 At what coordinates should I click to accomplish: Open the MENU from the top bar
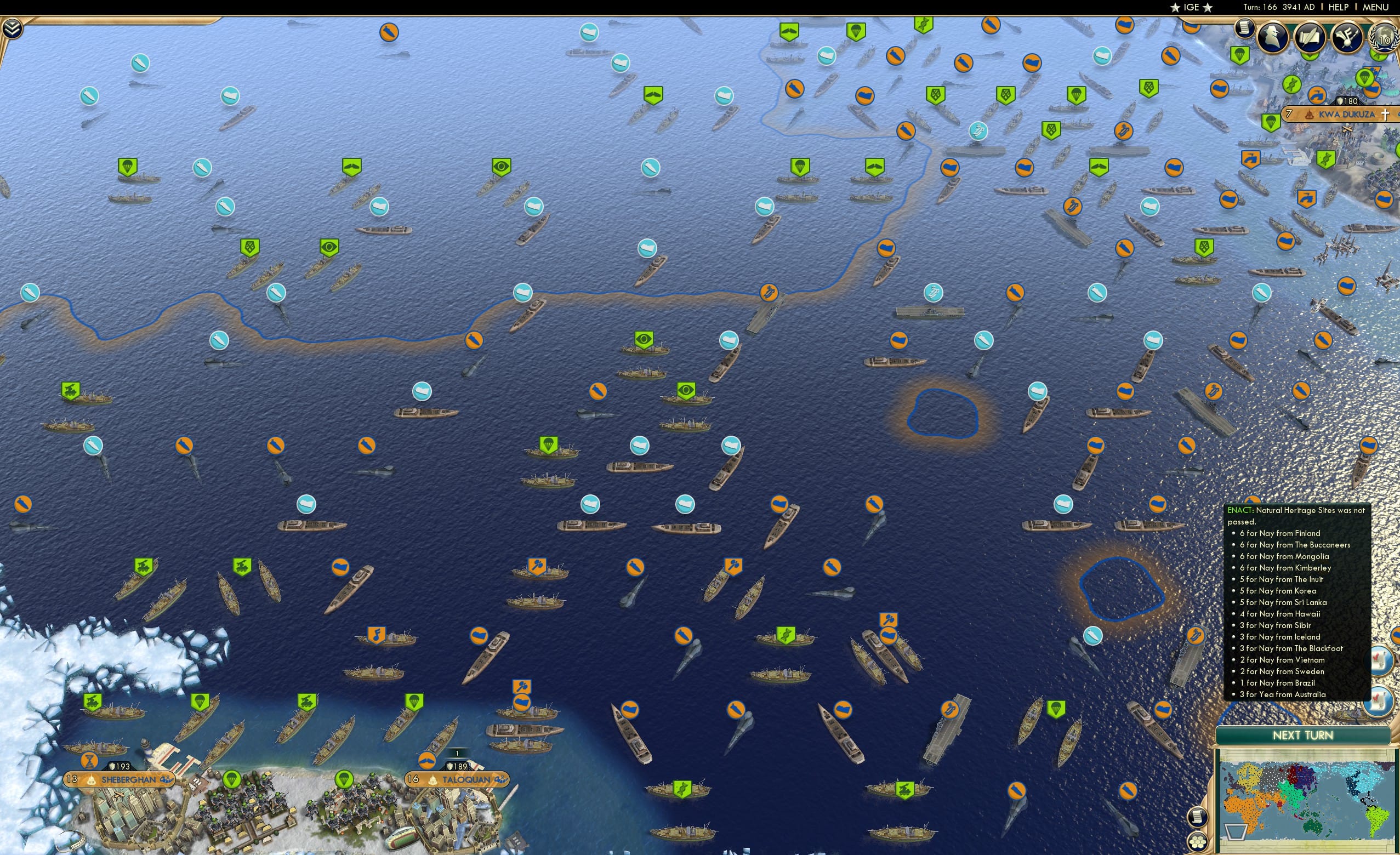[x=1375, y=7]
